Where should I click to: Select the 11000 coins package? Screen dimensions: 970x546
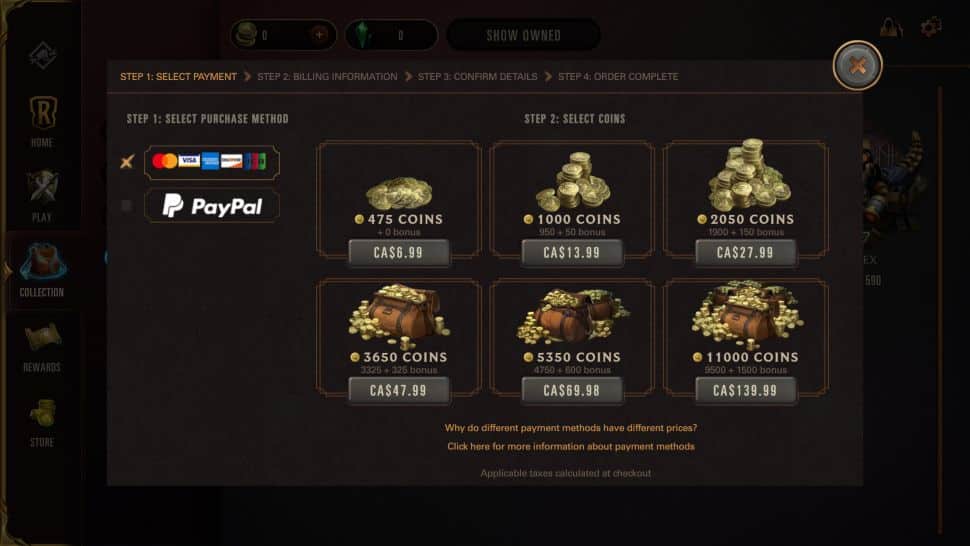[x=745, y=390]
